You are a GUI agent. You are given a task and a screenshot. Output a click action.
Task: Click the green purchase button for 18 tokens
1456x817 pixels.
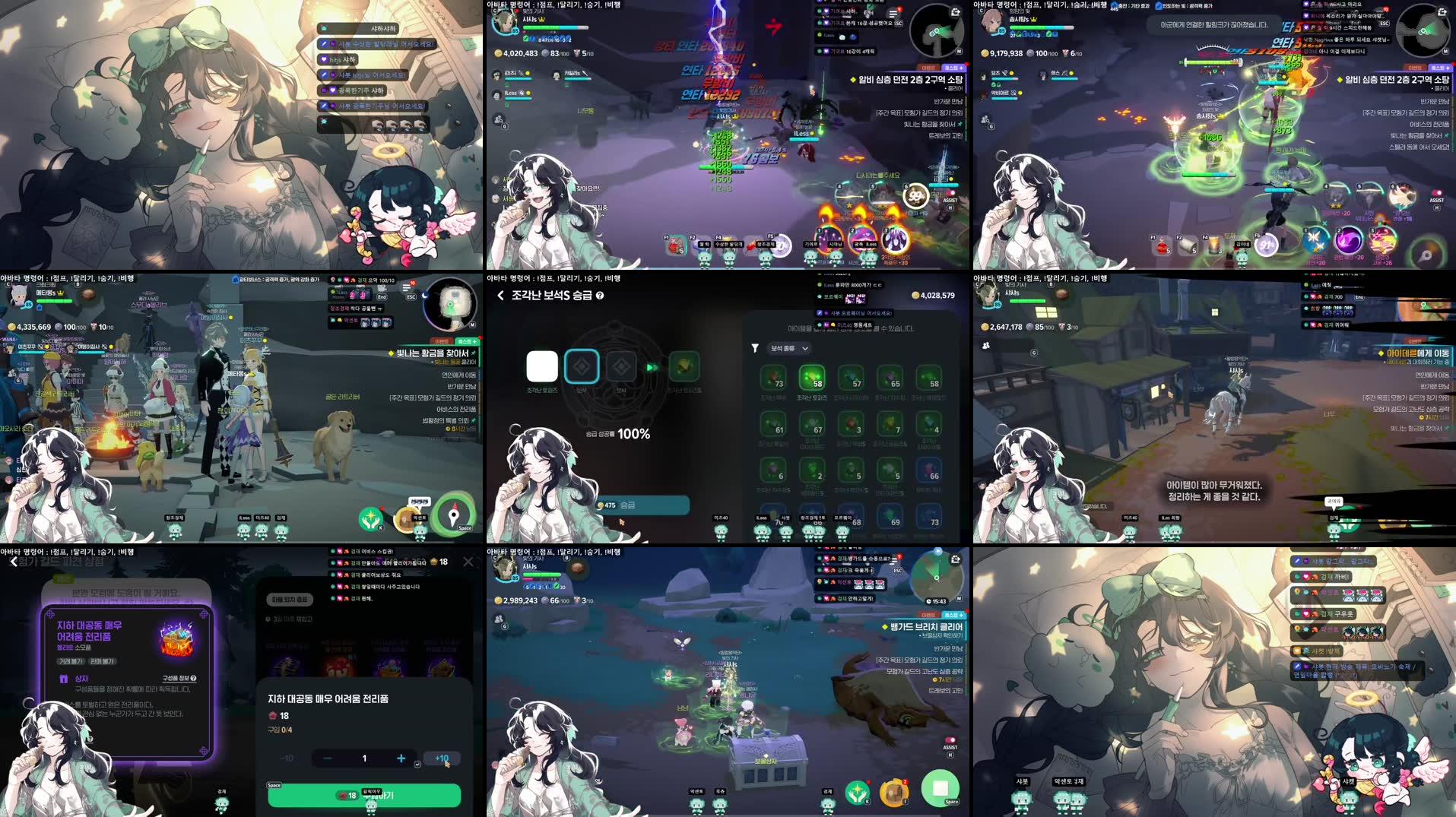point(363,795)
